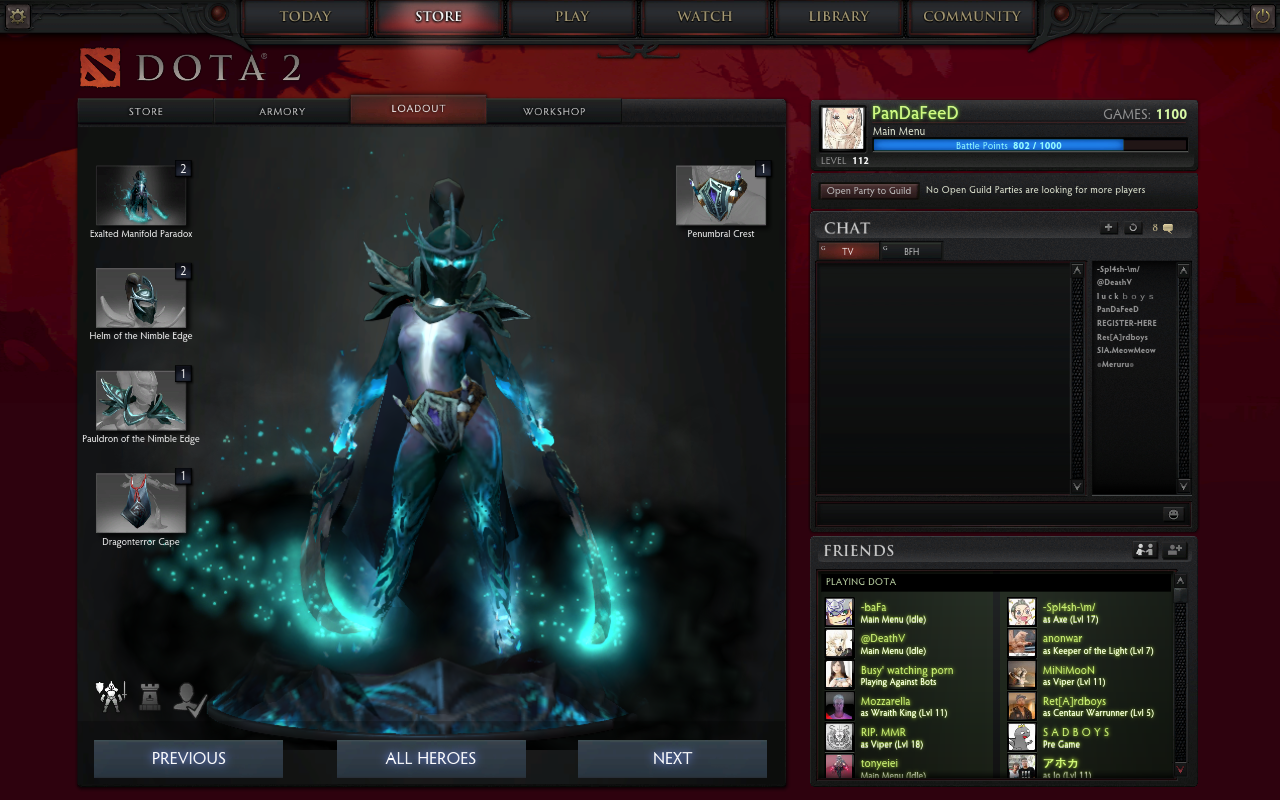Advance to the NEXT hero
This screenshot has width=1280, height=800.
coord(672,758)
